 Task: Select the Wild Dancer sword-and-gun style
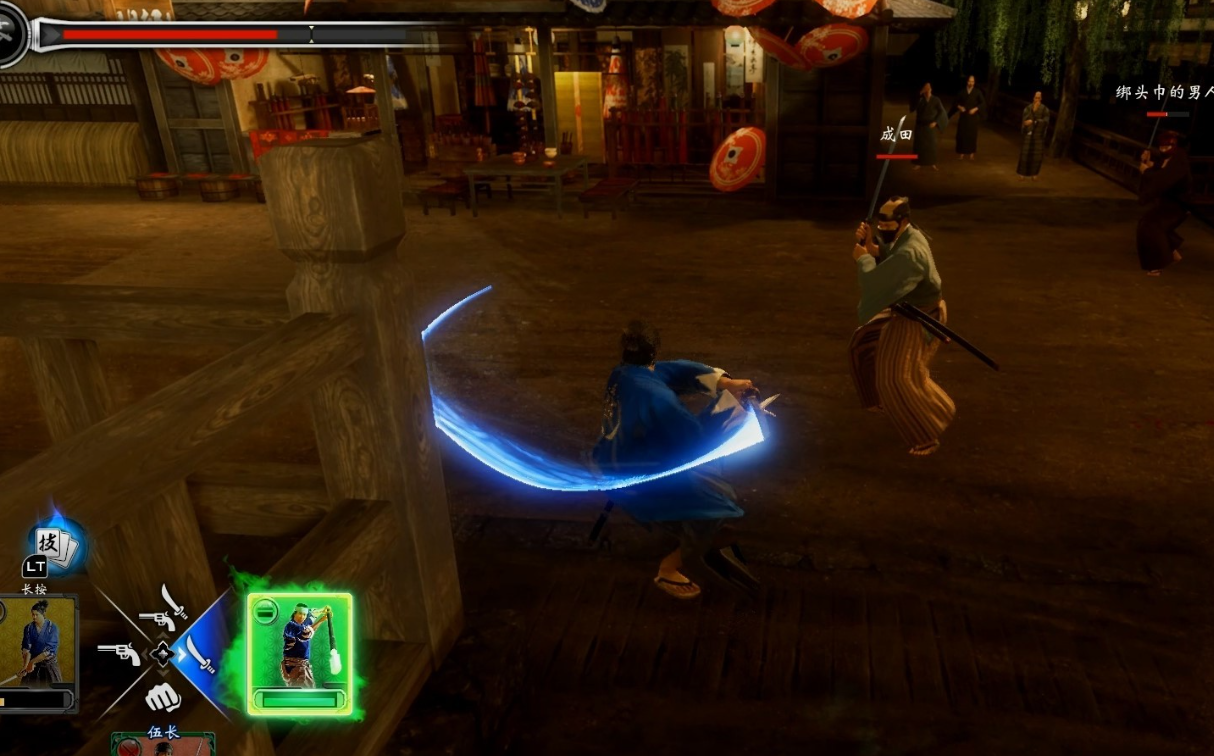click(164, 609)
